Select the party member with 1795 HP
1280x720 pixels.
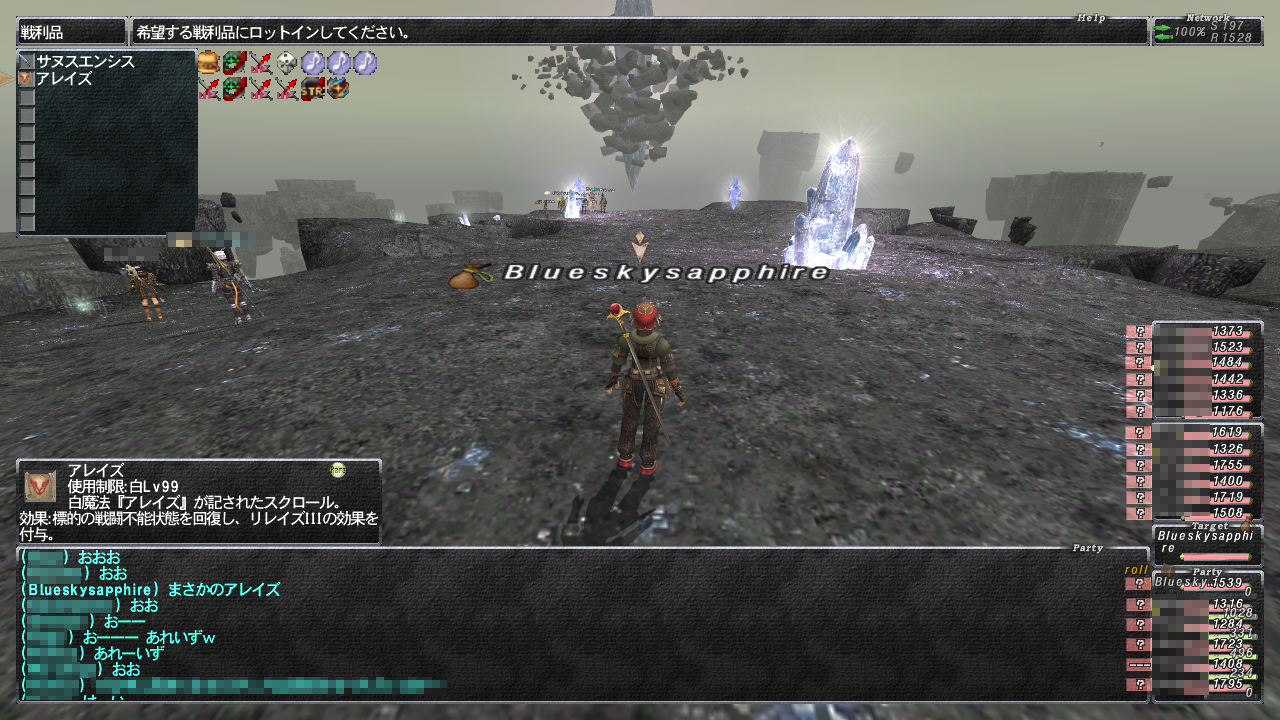pyautogui.click(x=1205, y=685)
